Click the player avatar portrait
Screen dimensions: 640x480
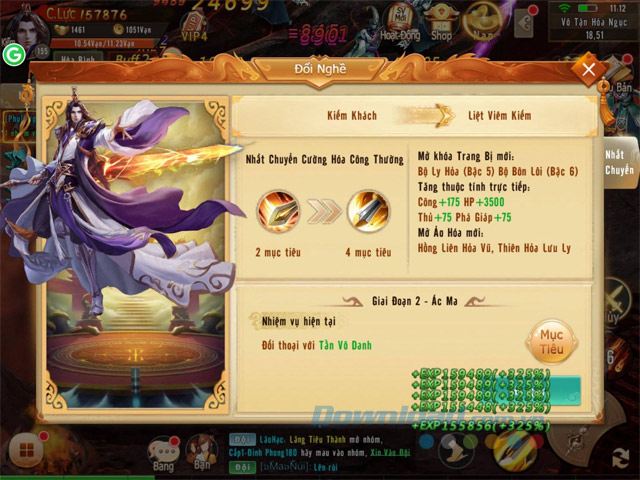coord(27,27)
